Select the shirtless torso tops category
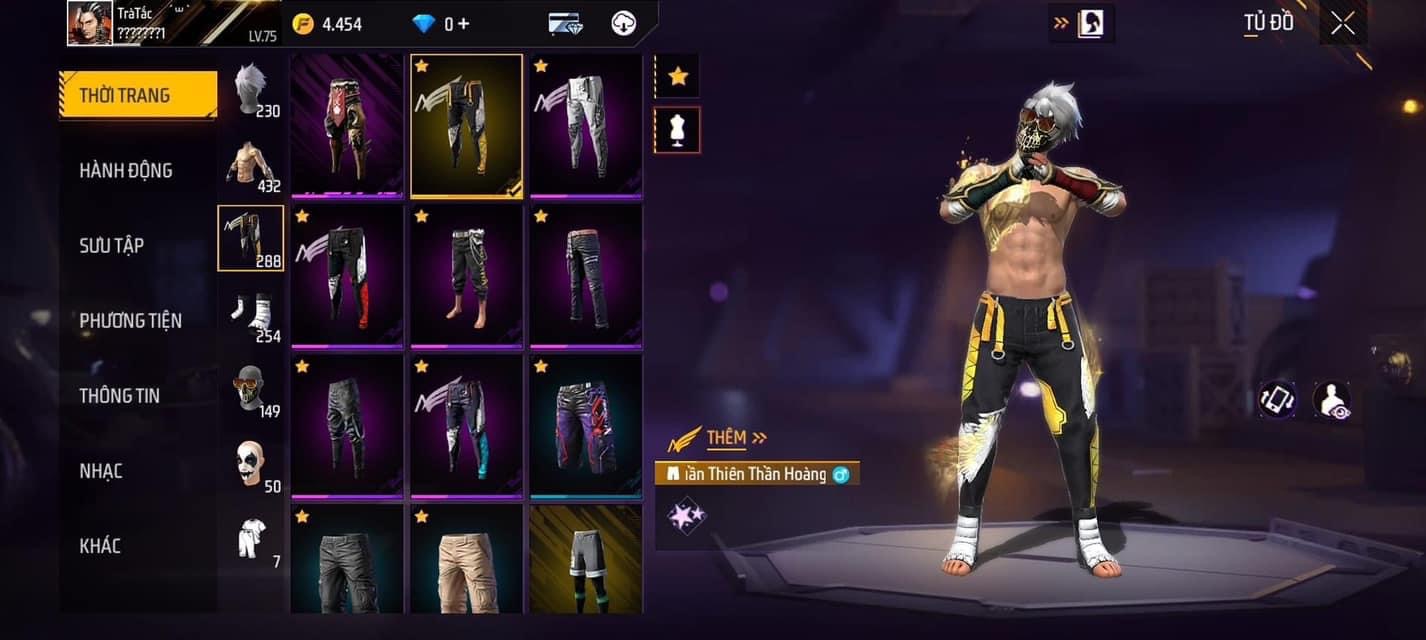The image size is (1426, 640). coord(250,164)
